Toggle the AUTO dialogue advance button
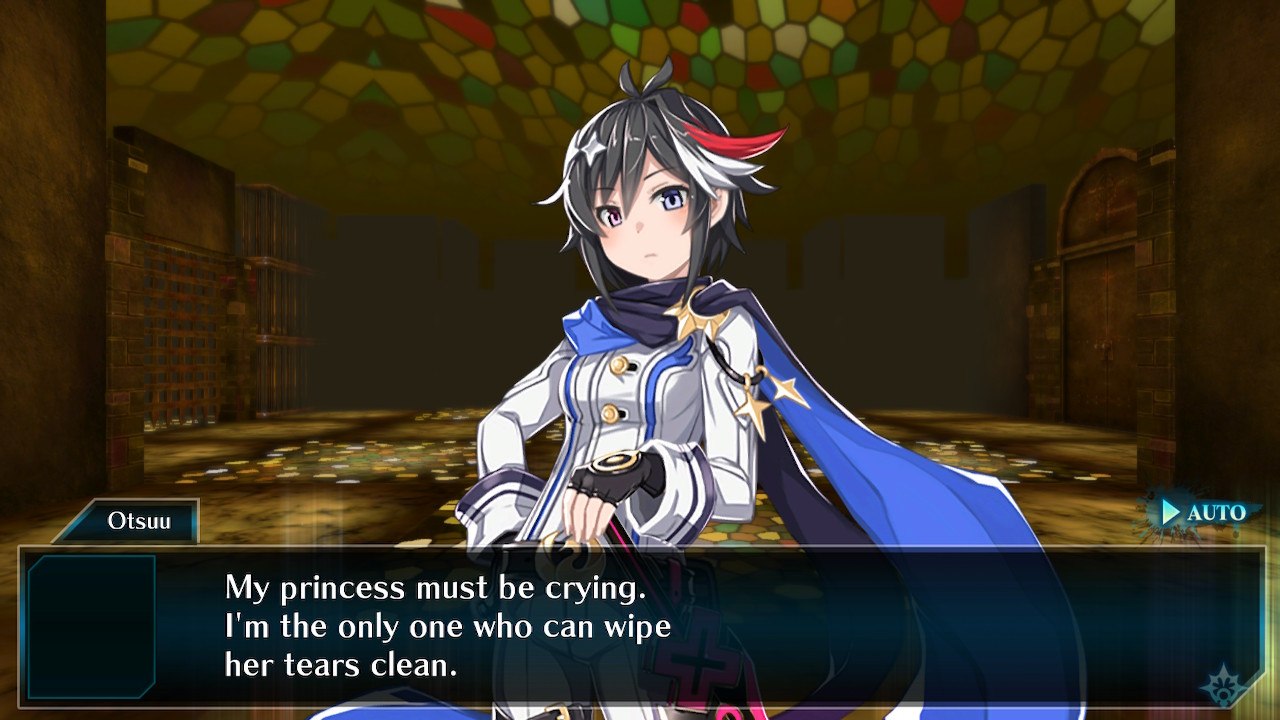 click(1203, 513)
